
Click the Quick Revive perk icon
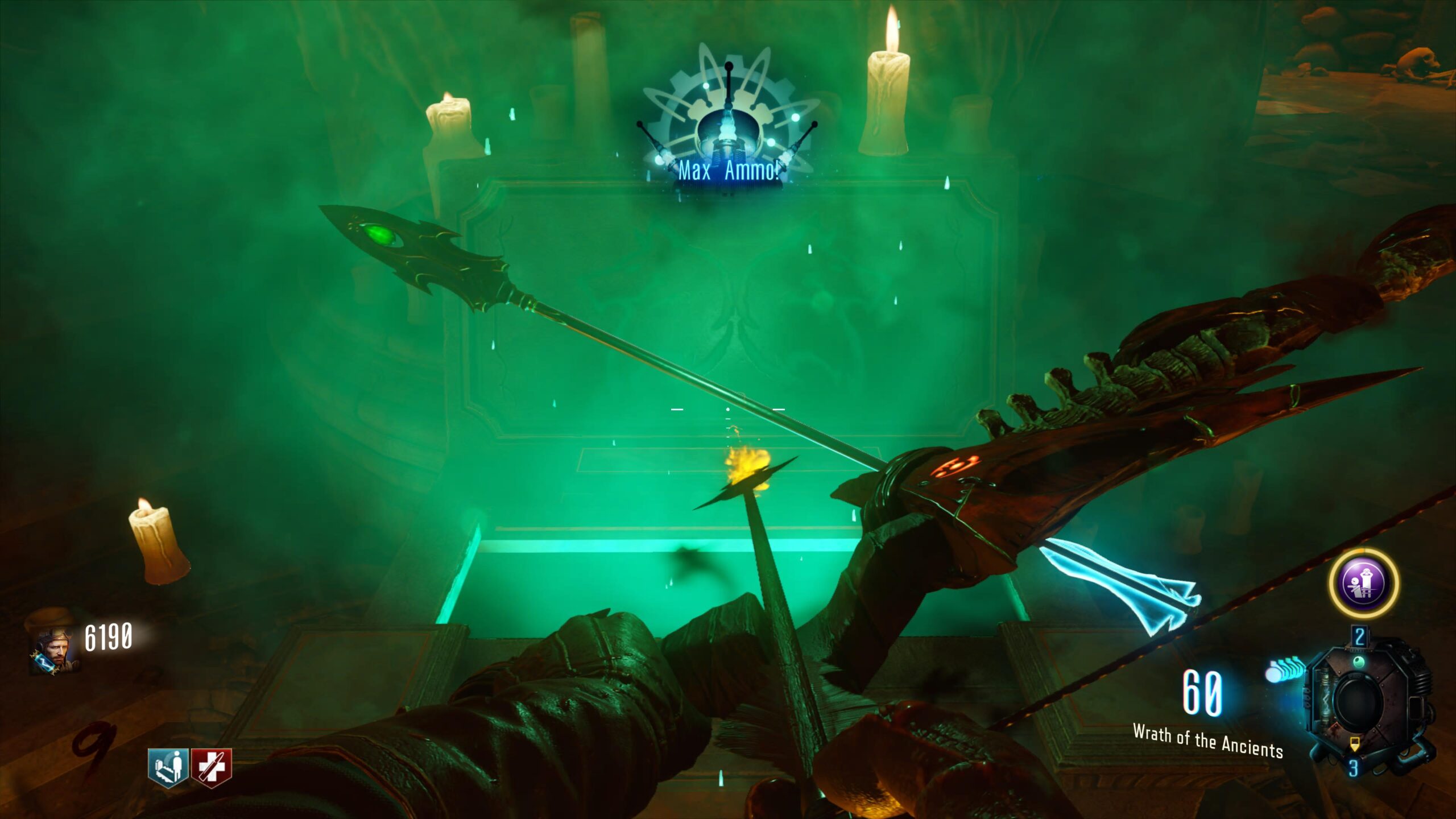(x=167, y=767)
